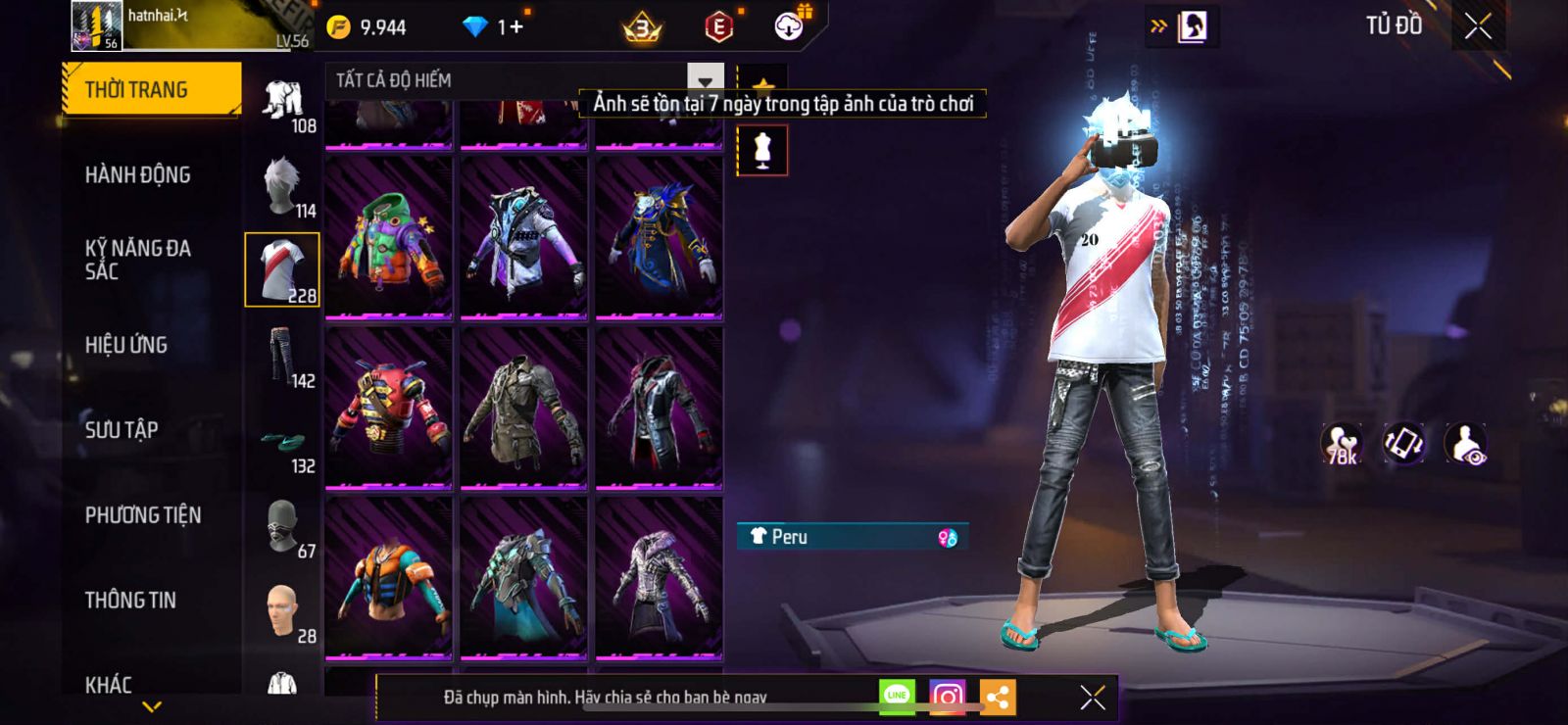The image size is (1568, 725).
Task: Close the wardrobe screen
Action: [1478, 26]
